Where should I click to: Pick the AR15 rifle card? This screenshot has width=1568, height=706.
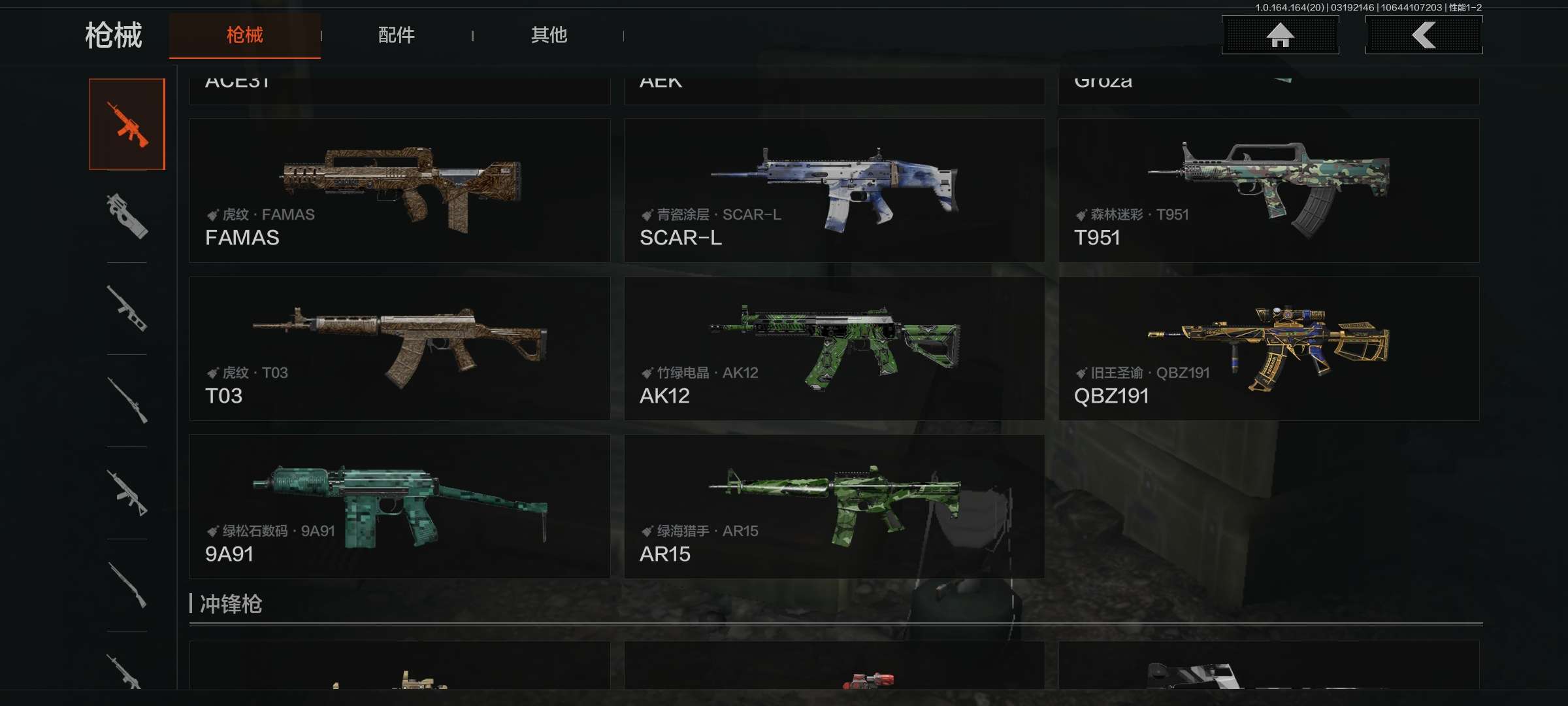point(834,507)
